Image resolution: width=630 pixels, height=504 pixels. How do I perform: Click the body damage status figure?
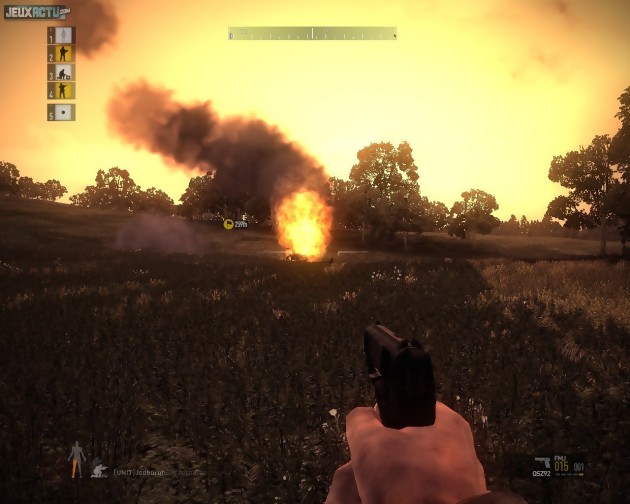click(76, 460)
